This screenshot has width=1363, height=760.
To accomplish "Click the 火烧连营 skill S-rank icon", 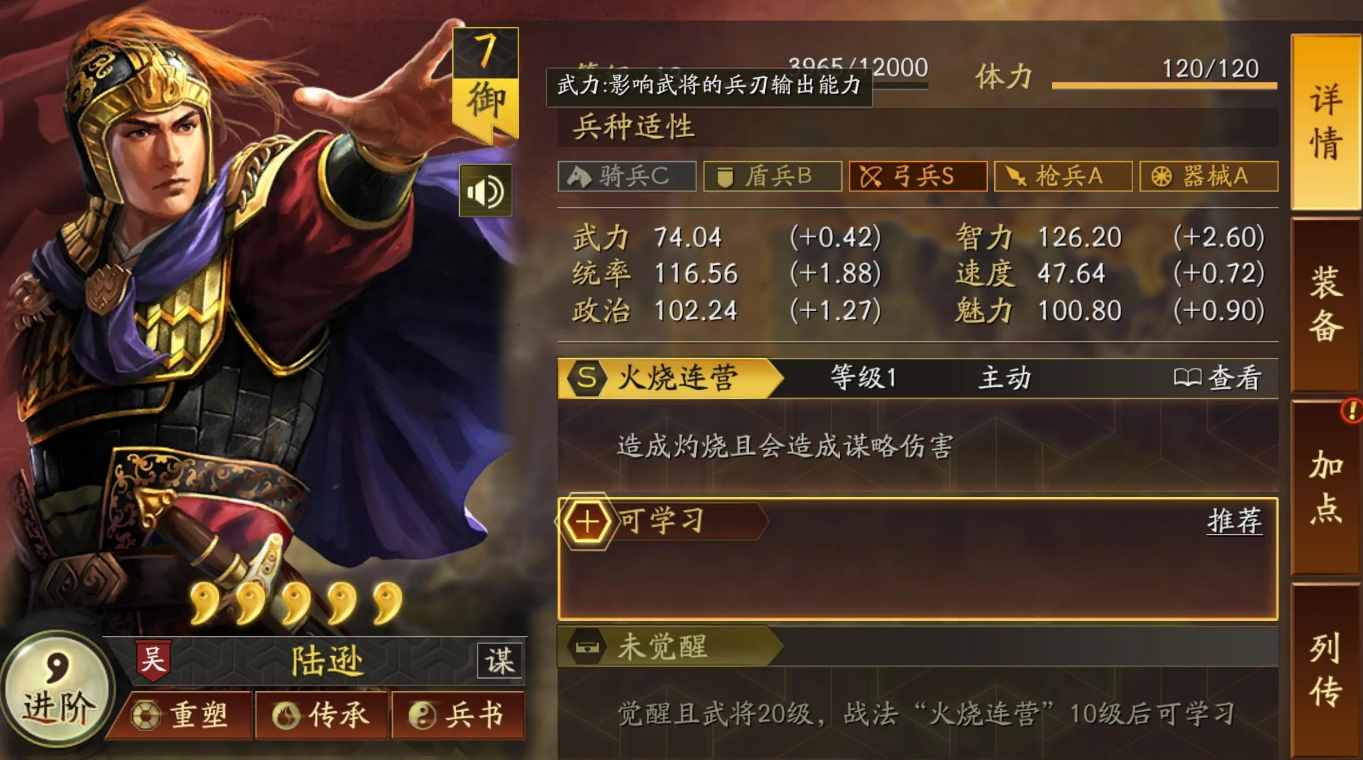I will pyautogui.click(x=589, y=379).
